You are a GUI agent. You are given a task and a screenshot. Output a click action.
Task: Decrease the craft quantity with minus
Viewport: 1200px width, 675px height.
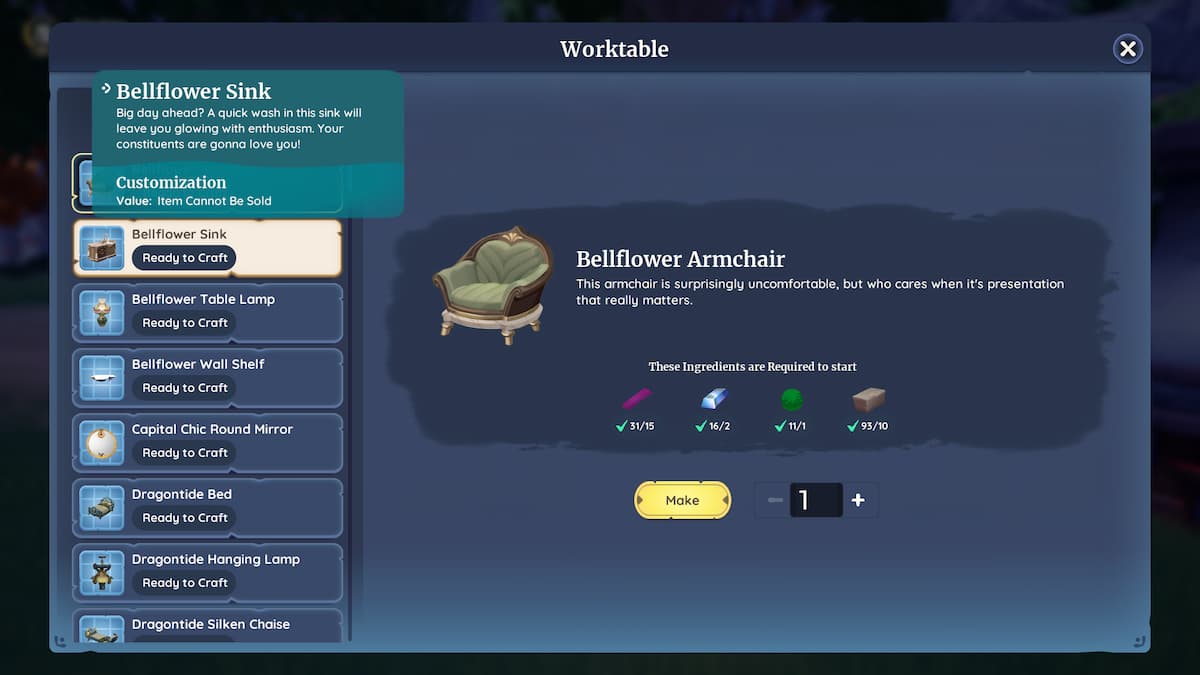(x=775, y=500)
